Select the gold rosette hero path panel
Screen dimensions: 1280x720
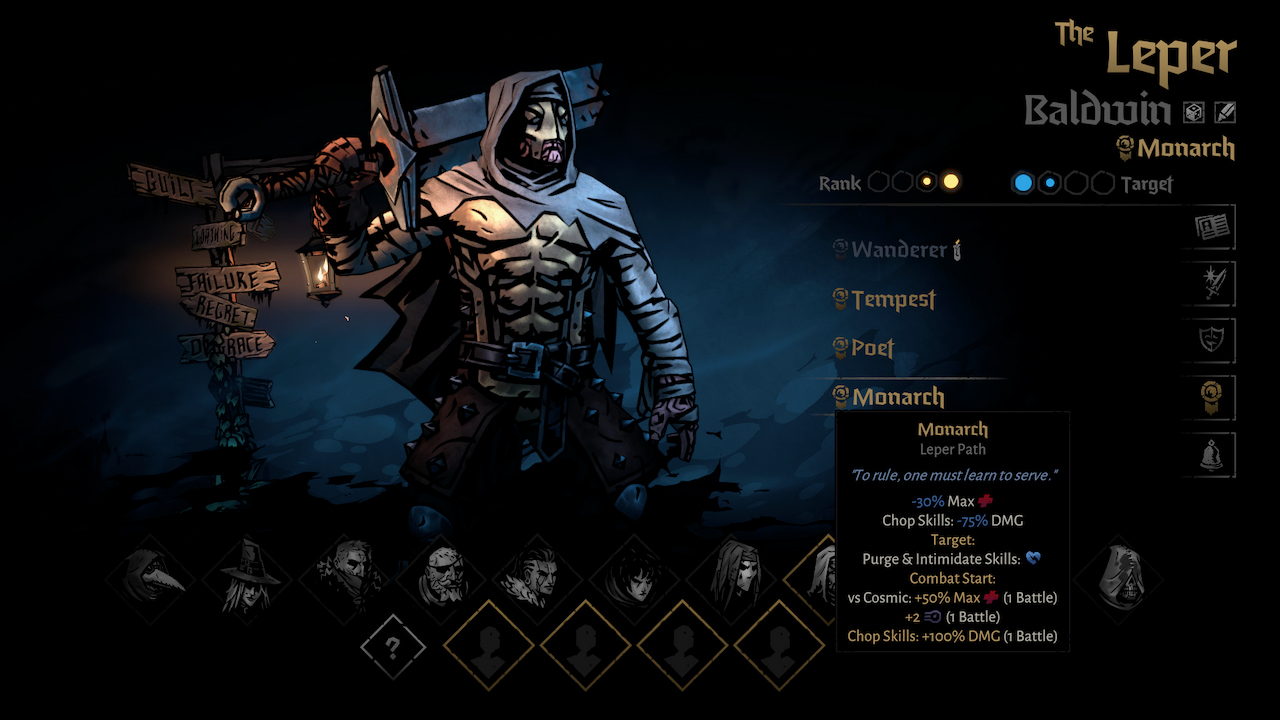[x=1209, y=397]
